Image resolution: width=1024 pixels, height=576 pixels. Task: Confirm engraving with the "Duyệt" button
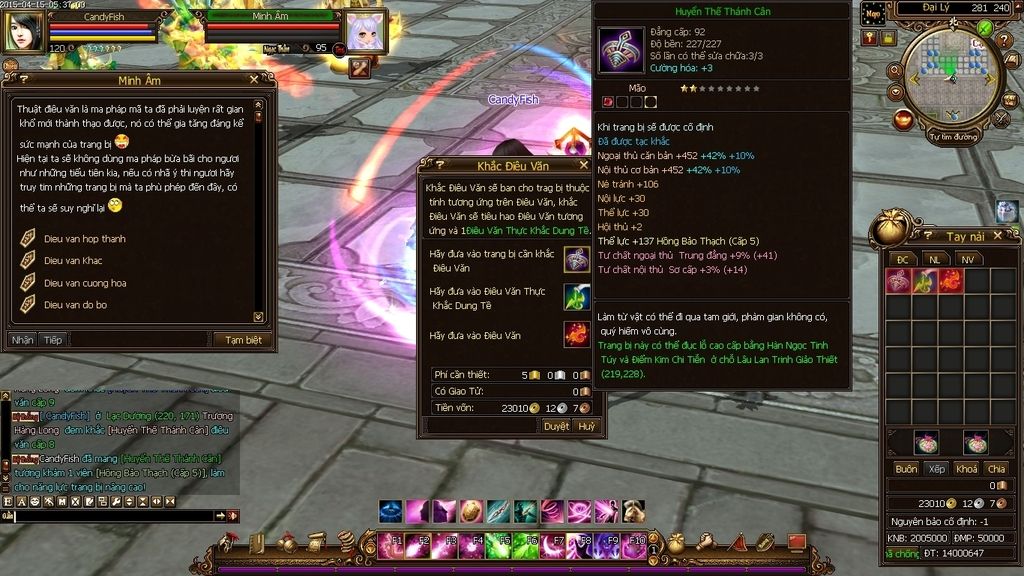[556, 426]
